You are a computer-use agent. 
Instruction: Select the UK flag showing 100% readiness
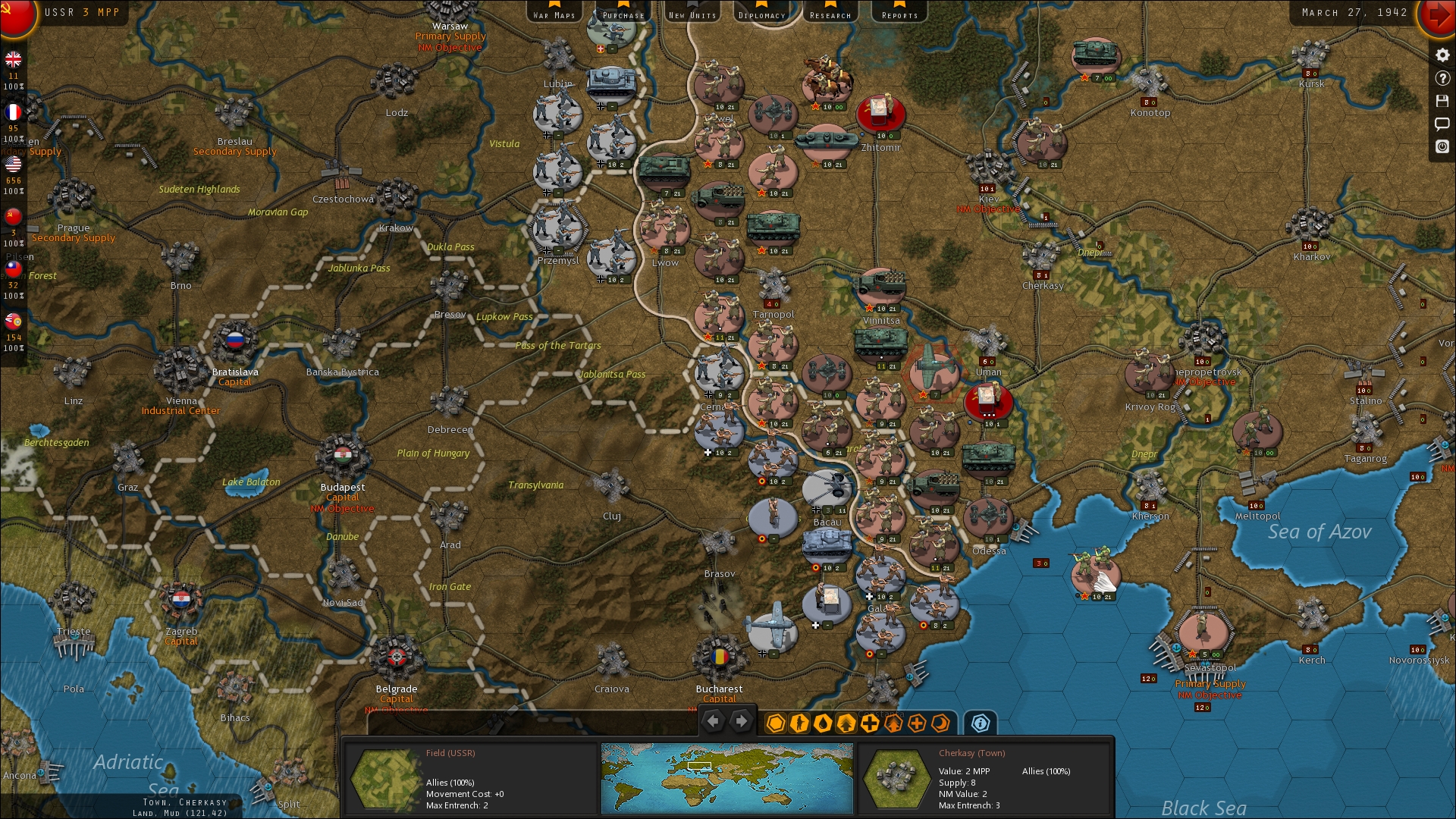[x=13, y=60]
